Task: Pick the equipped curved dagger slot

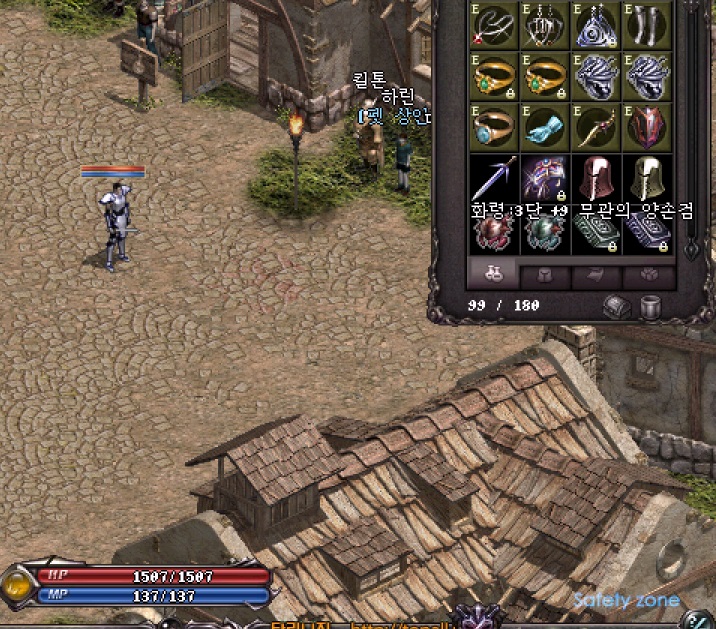Action: click(596, 126)
